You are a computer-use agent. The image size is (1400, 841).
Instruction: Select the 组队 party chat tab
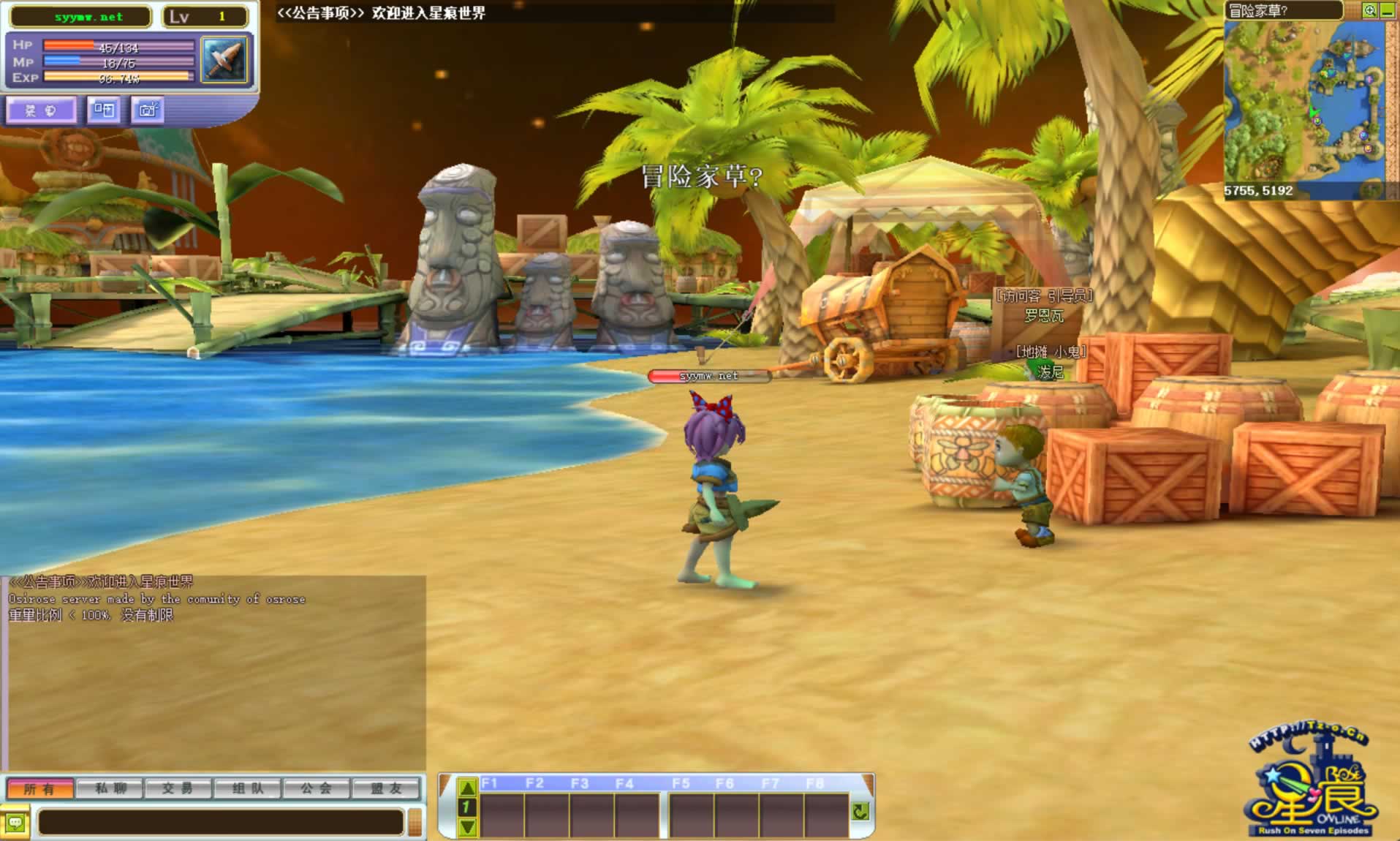[247, 788]
